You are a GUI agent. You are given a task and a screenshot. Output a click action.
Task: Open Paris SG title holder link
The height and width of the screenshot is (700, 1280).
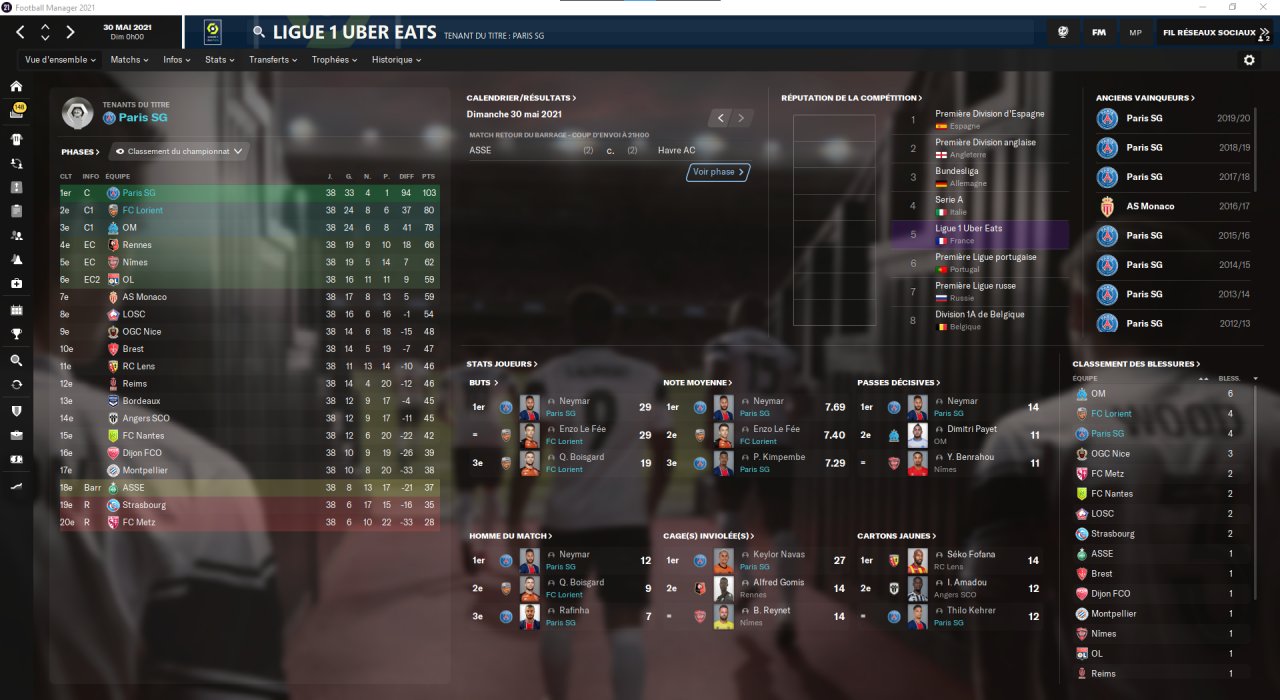tap(142, 118)
